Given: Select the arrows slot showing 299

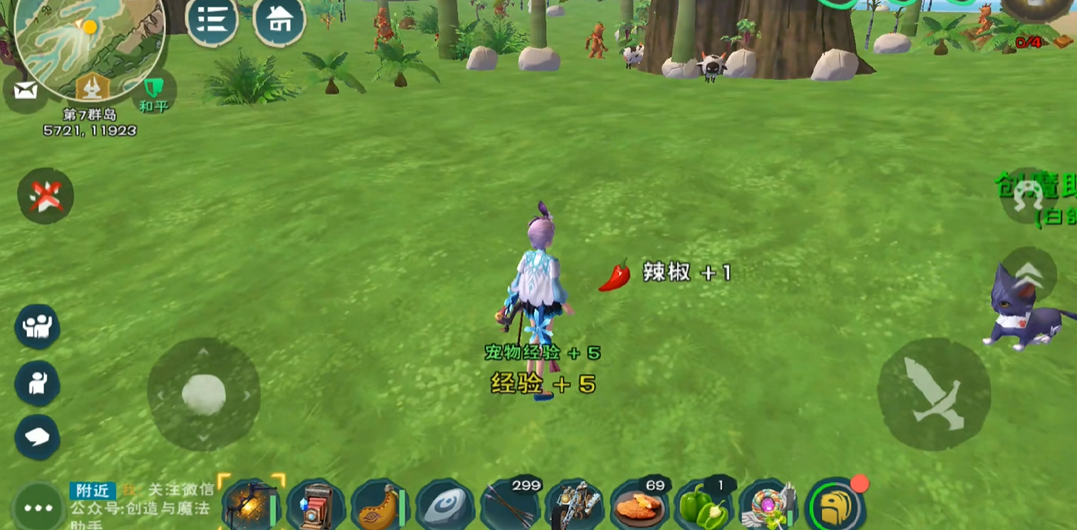Looking at the screenshot, I should (510, 506).
